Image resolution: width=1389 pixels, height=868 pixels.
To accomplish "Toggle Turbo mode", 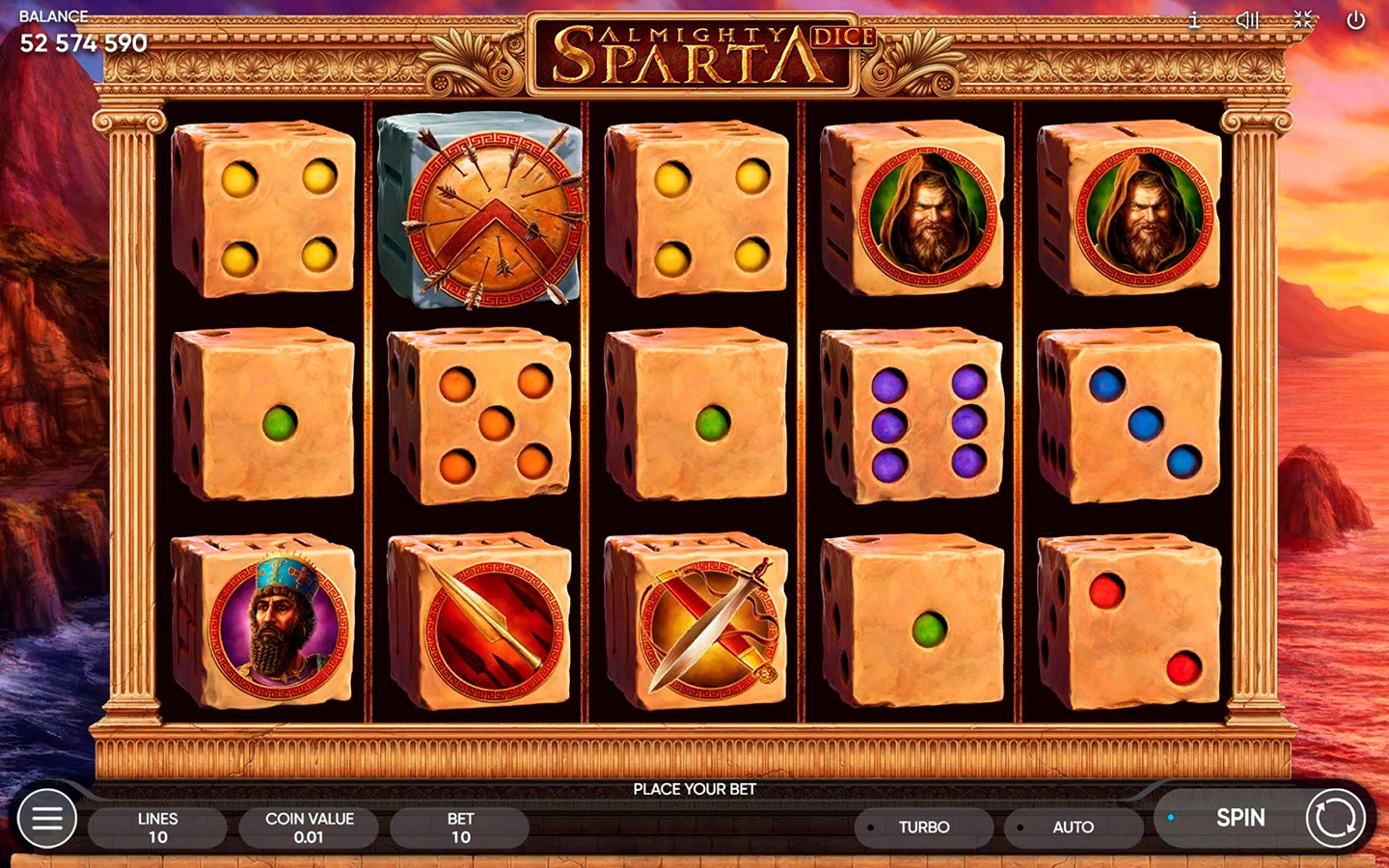I will pyautogui.click(x=923, y=827).
